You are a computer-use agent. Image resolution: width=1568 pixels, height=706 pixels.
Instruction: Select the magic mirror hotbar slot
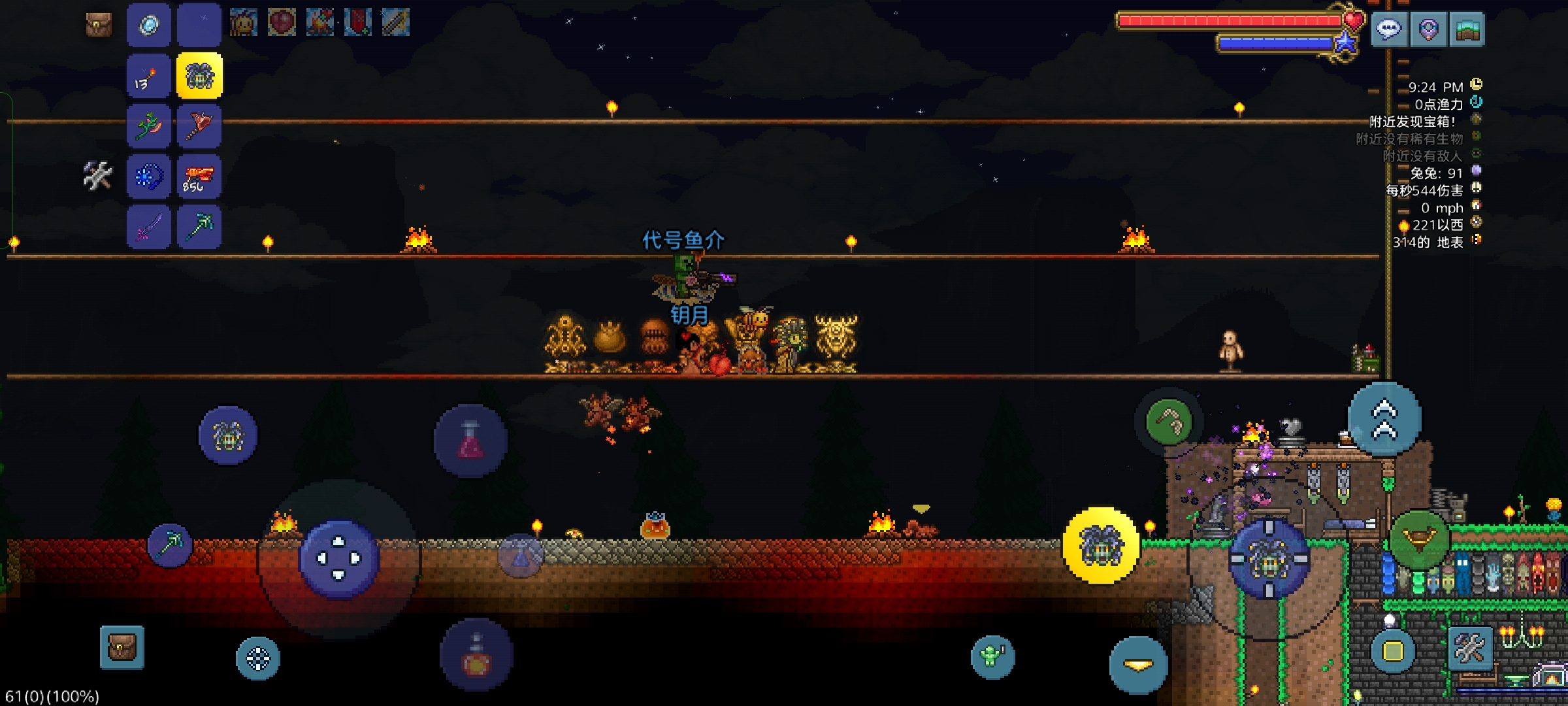click(x=149, y=25)
